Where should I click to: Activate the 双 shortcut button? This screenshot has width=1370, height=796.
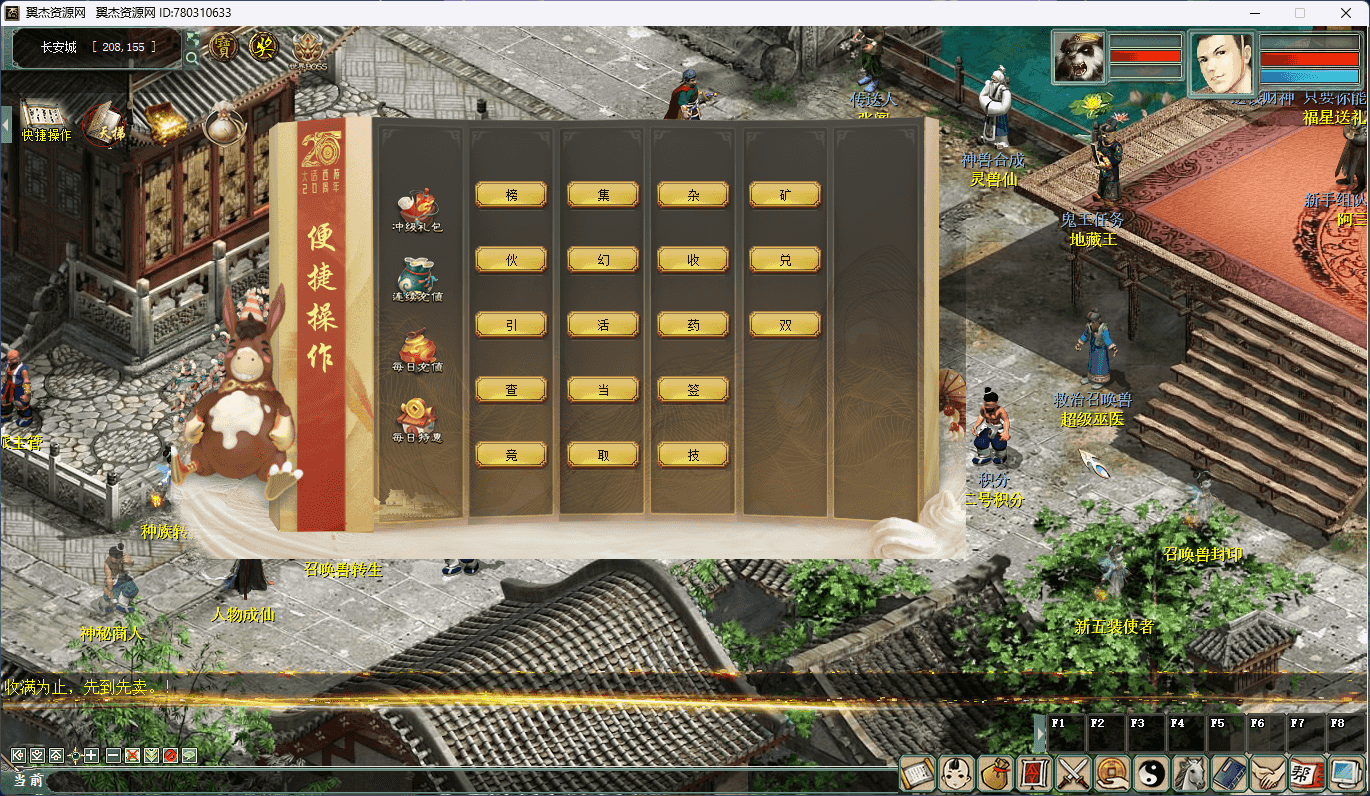tap(785, 325)
